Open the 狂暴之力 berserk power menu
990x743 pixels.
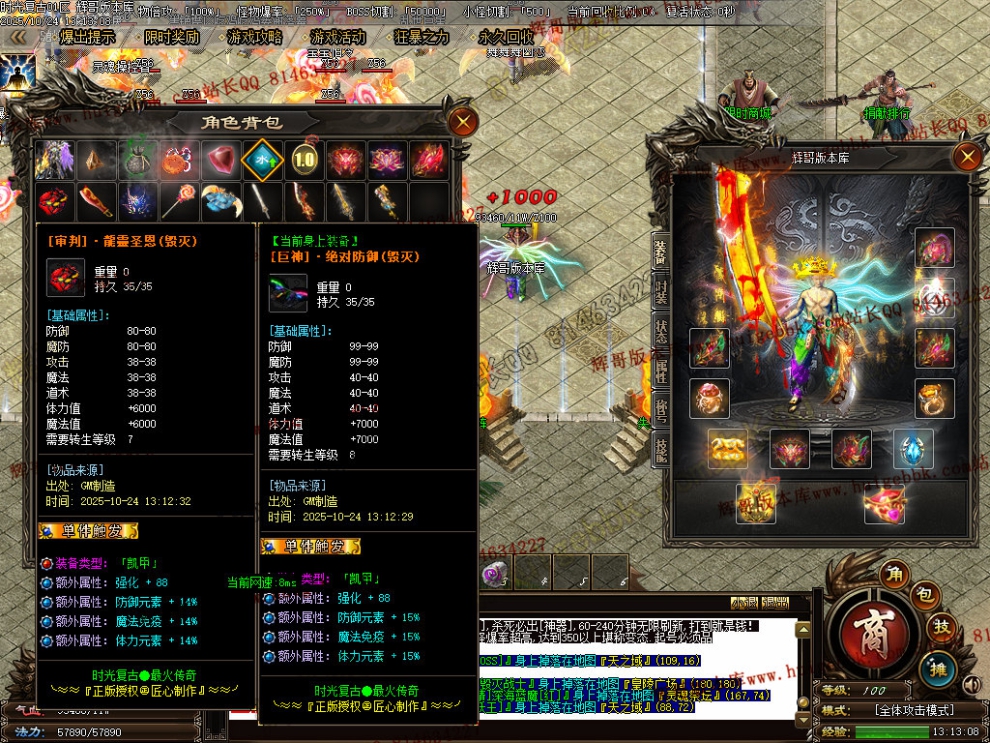tap(421, 37)
